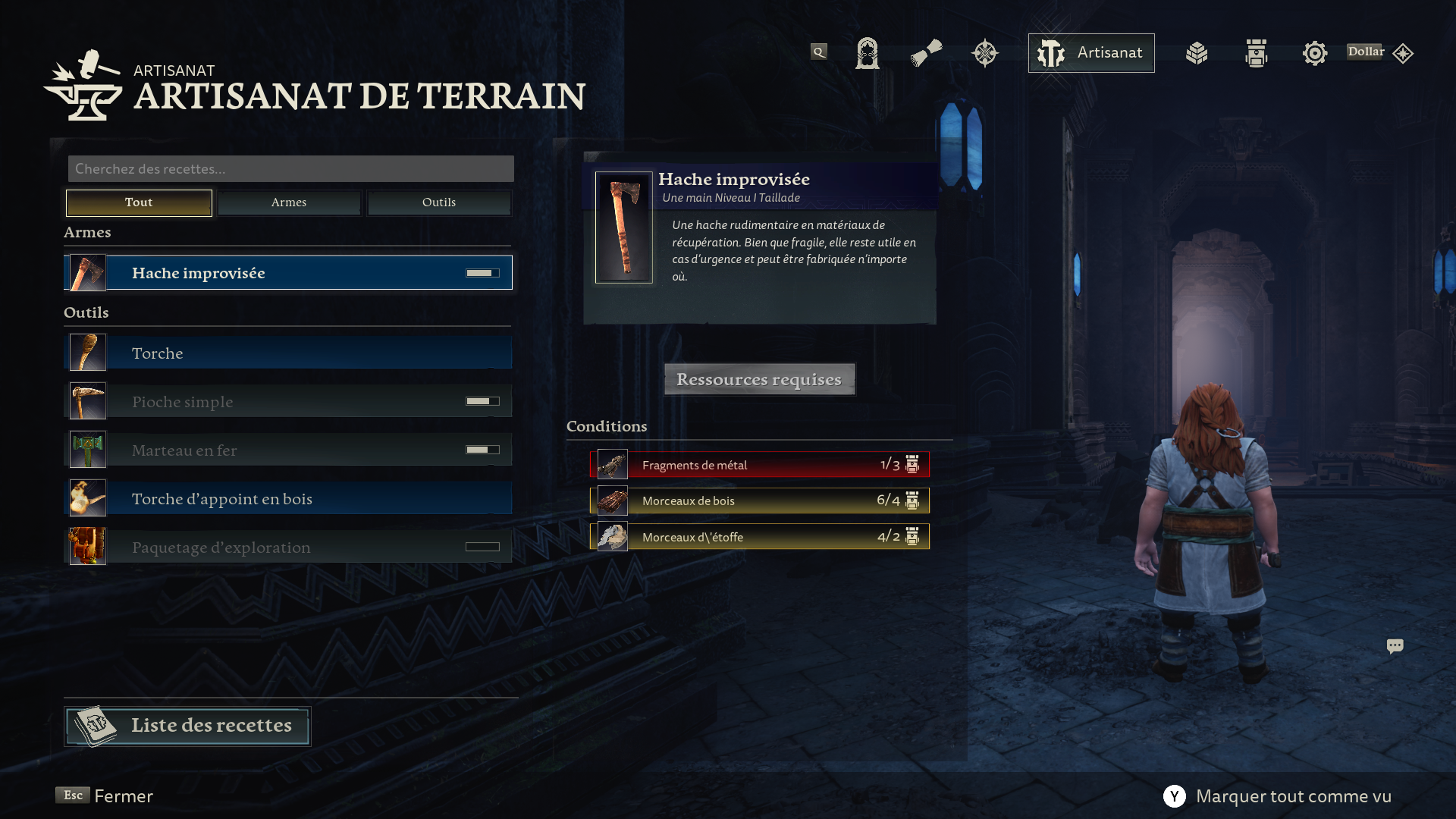Open the scroll icon tab
Screen dimensions: 1456x819
[x=926, y=53]
